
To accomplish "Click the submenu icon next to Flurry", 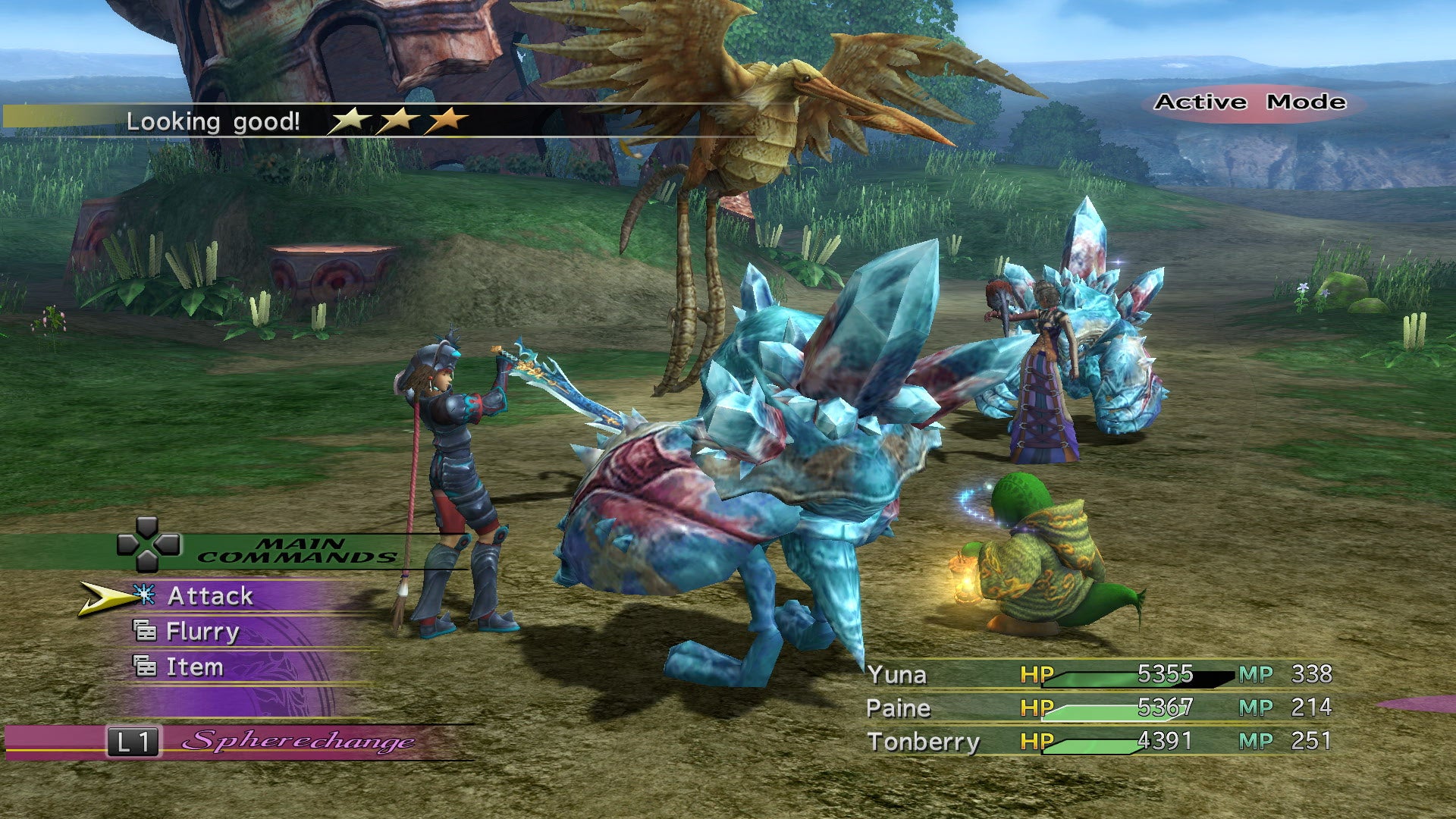I will [145, 632].
